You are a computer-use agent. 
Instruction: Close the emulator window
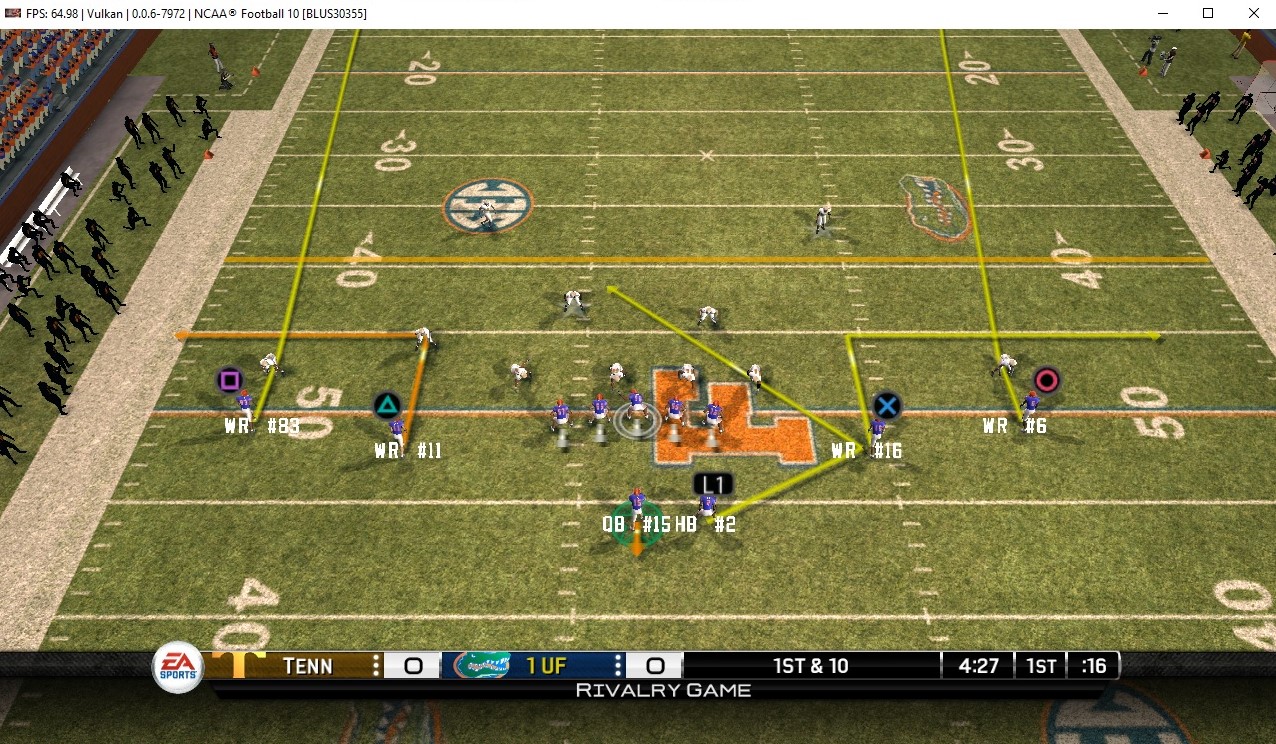(1253, 13)
